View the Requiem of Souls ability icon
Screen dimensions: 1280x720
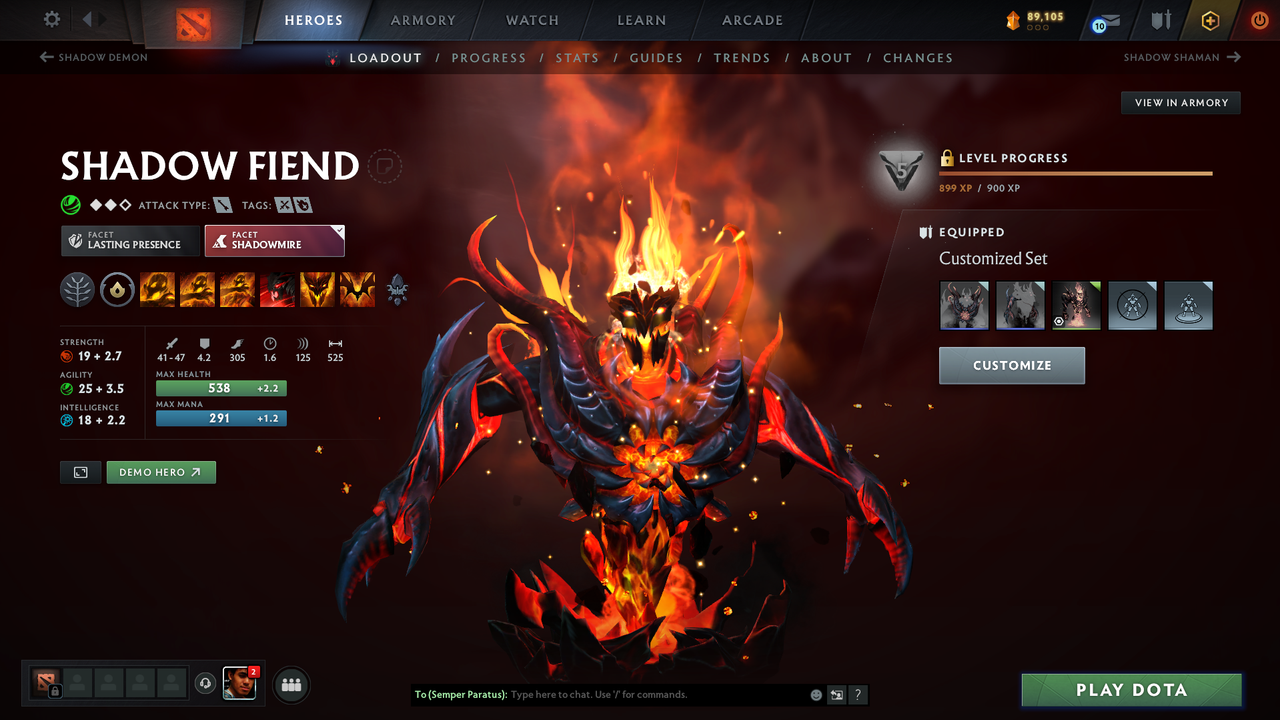pyautogui.click(x=357, y=289)
